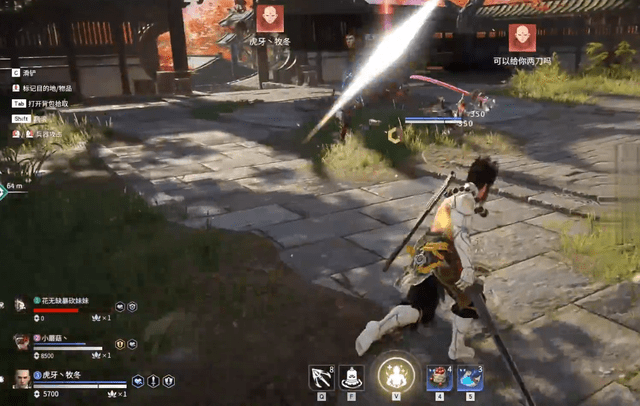
Task: Click the 虎牙丶牧冬 avatar marker above
Action: (270, 18)
